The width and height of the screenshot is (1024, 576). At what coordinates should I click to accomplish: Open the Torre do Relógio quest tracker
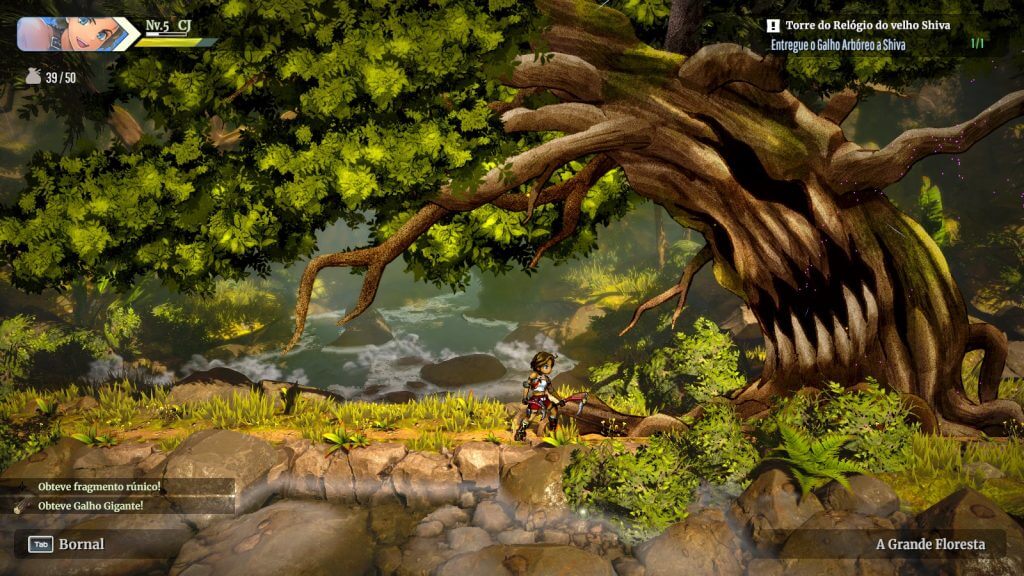(866, 25)
